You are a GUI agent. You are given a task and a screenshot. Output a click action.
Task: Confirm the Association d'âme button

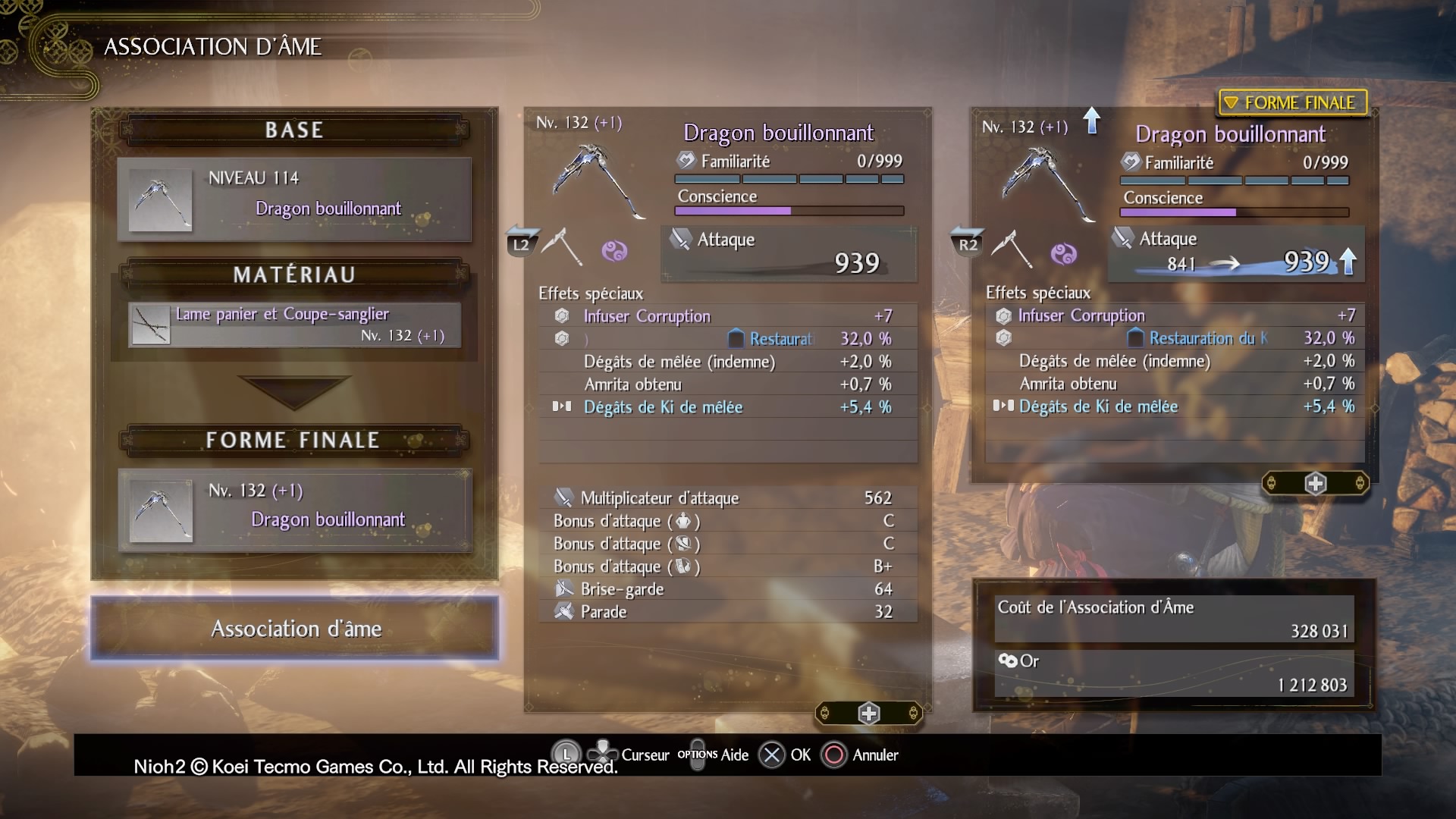(295, 629)
